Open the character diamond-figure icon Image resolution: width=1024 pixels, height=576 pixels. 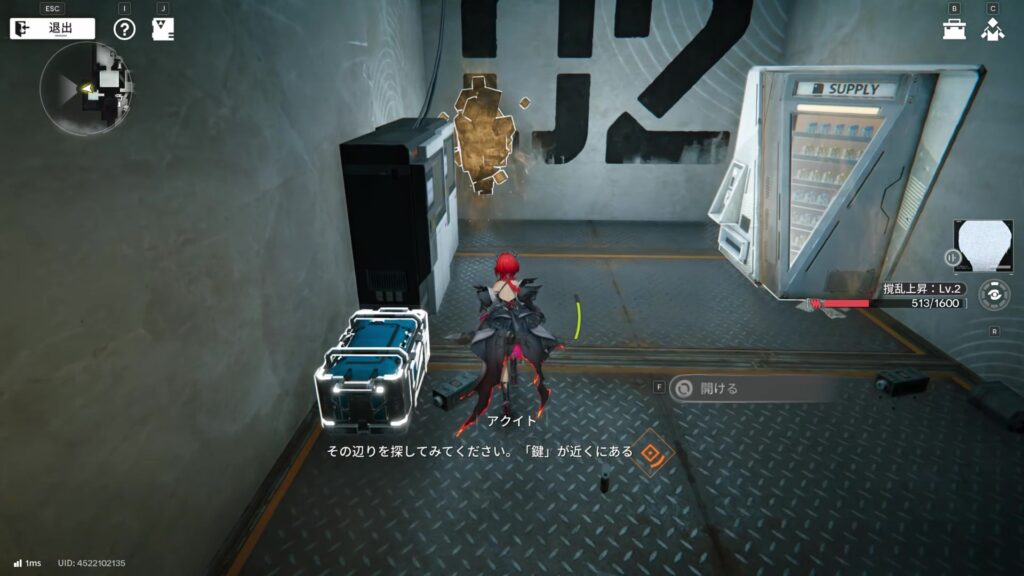(992, 29)
